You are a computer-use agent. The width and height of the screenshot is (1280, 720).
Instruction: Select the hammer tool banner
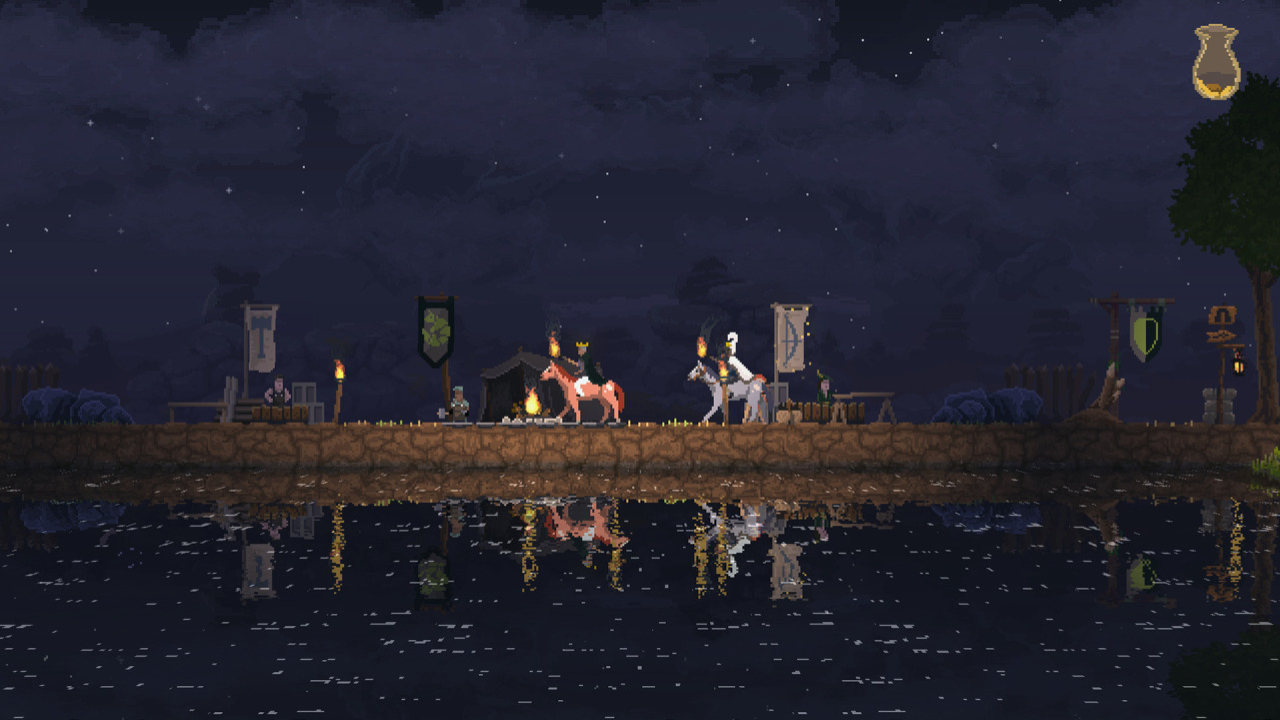(x=262, y=335)
